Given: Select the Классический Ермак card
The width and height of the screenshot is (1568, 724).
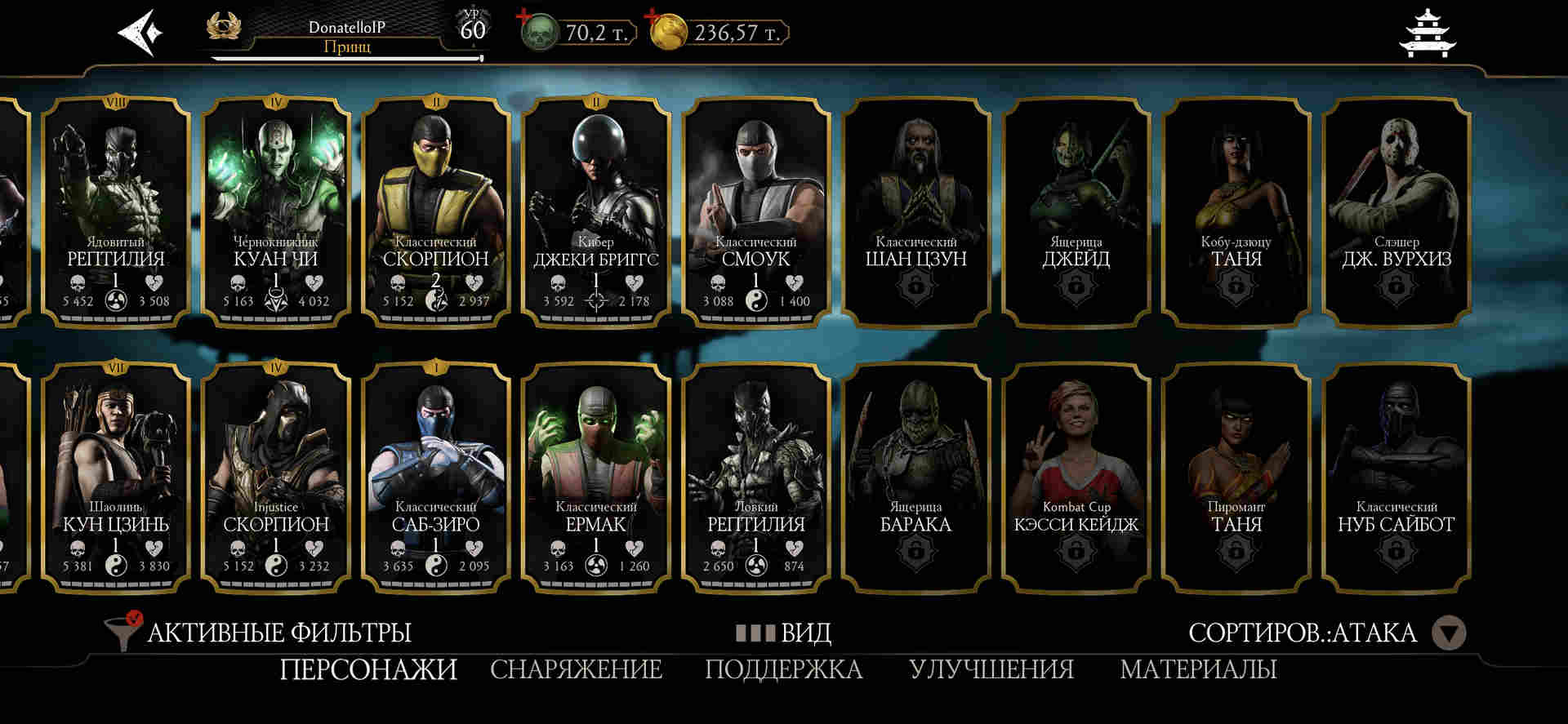Looking at the screenshot, I should (596, 477).
